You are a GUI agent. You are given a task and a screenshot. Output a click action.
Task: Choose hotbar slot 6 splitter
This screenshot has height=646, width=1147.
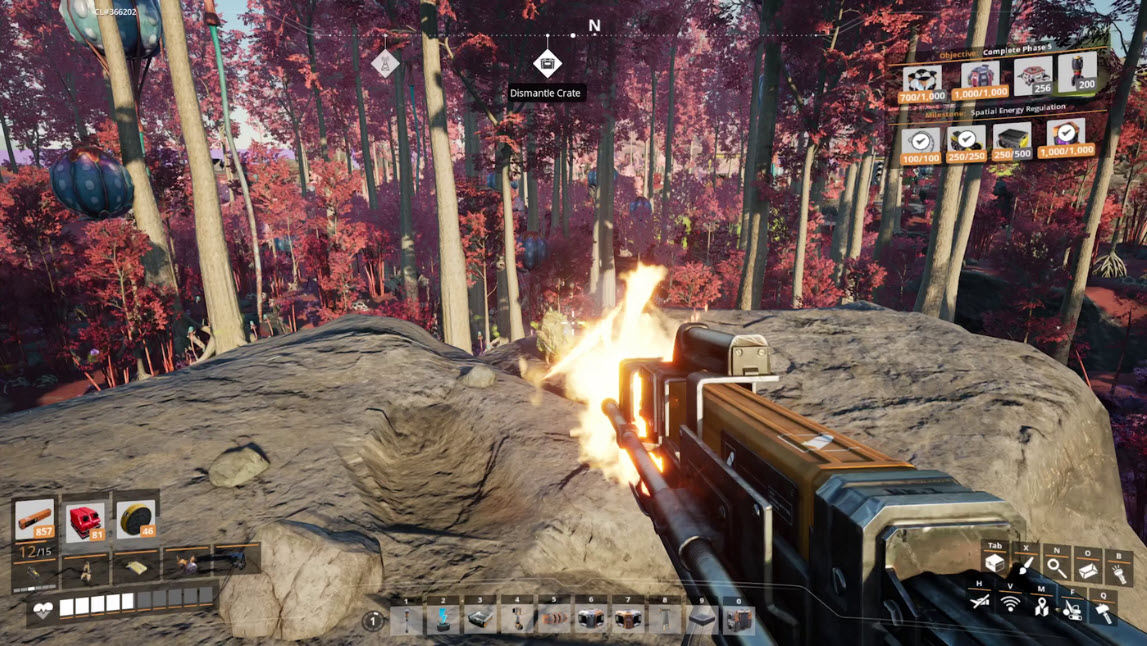pyautogui.click(x=591, y=620)
